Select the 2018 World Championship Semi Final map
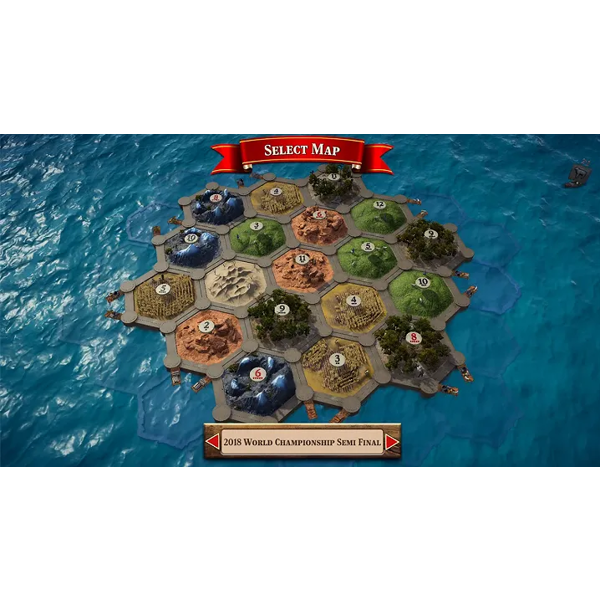The image size is (600, 600). (x=302, y=441)
